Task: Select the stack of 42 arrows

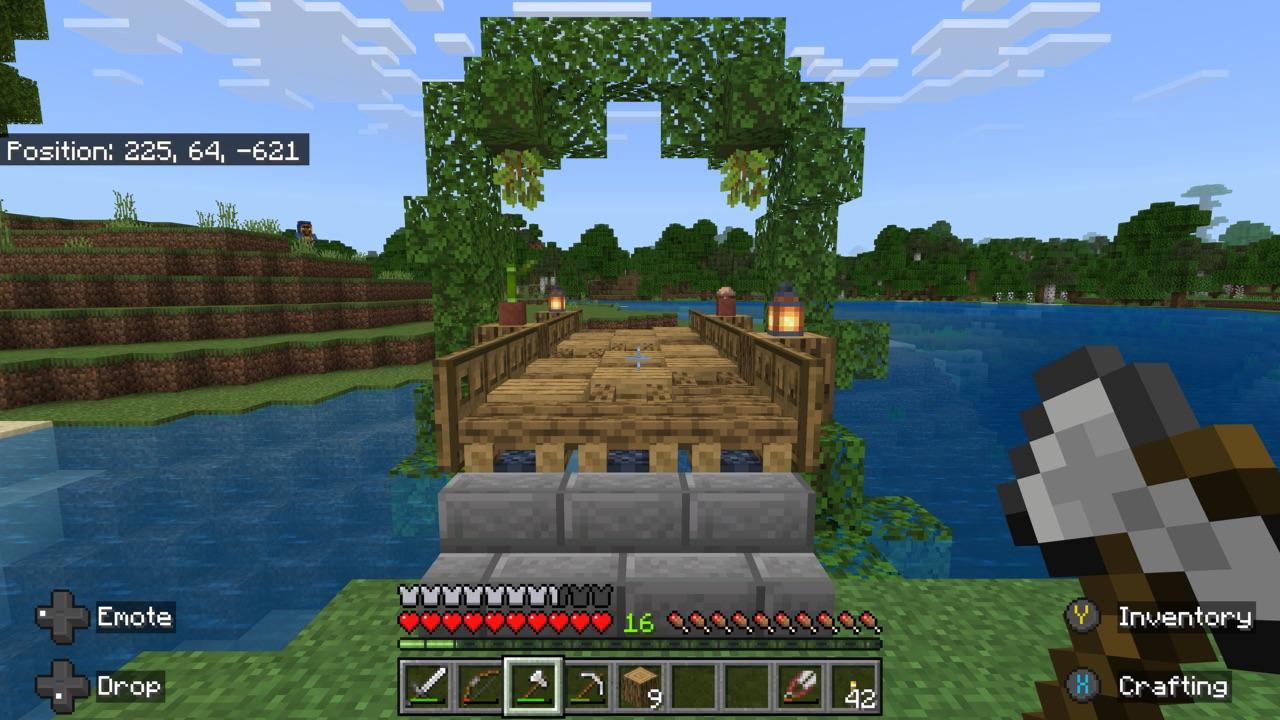Action: pos(853,687)
